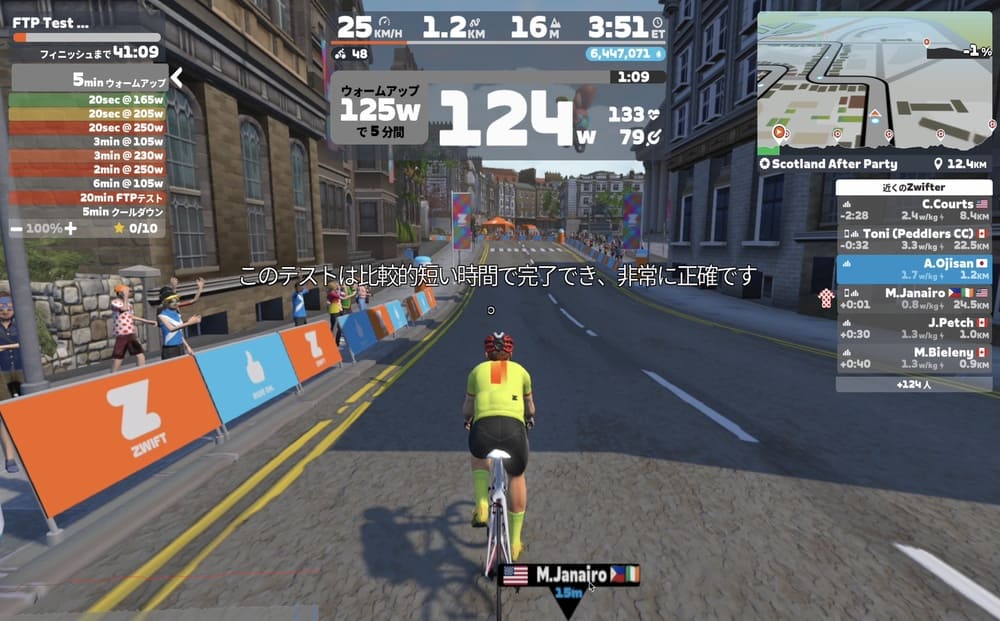Decrease workout intensity with the minus button
The height and width of the screenshot is (621, 1000).
pos(16,228)
